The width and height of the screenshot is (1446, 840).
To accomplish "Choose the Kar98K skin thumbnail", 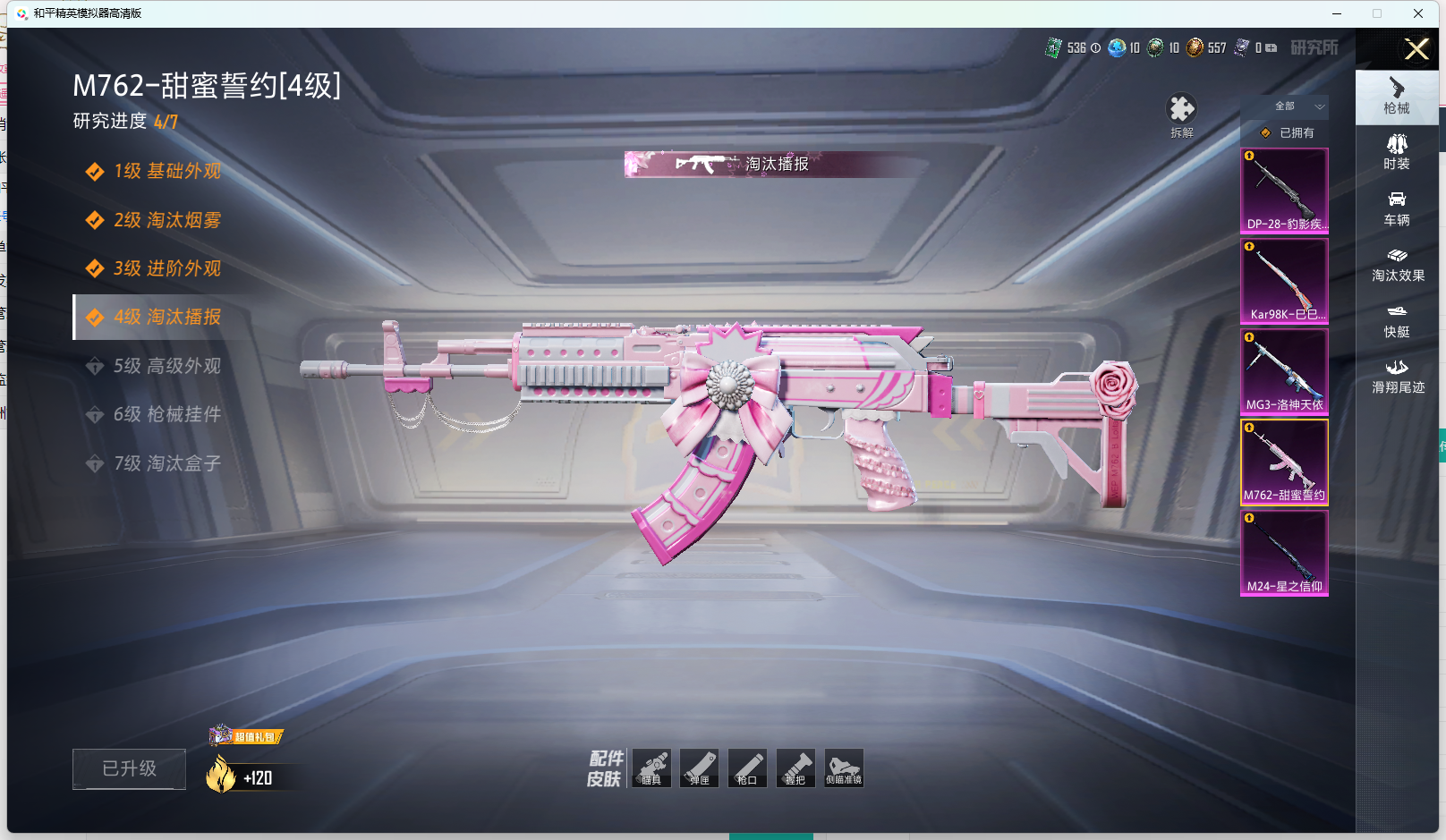I will (1284, 280).
